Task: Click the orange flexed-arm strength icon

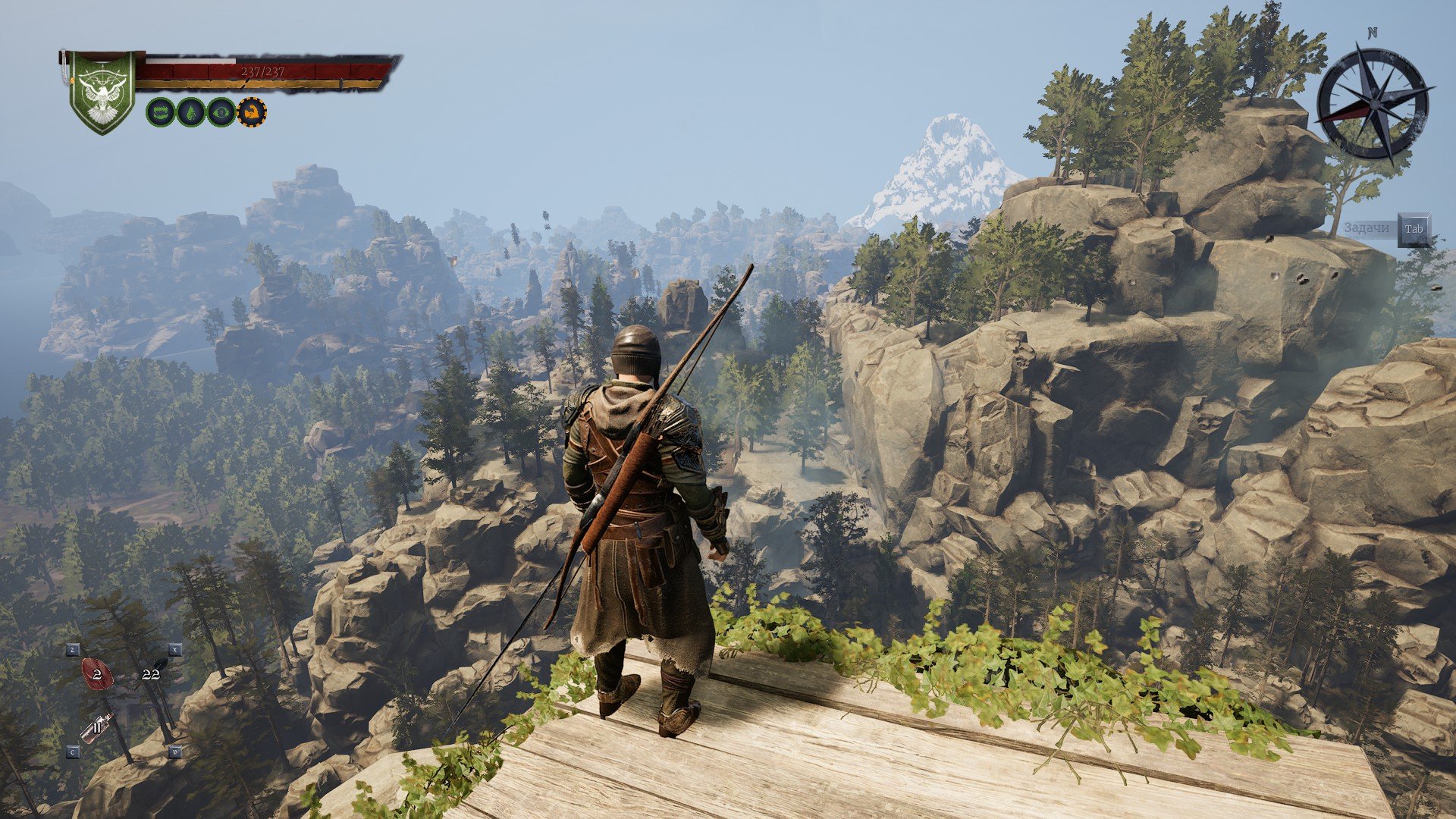Action: tap(252, 112)
